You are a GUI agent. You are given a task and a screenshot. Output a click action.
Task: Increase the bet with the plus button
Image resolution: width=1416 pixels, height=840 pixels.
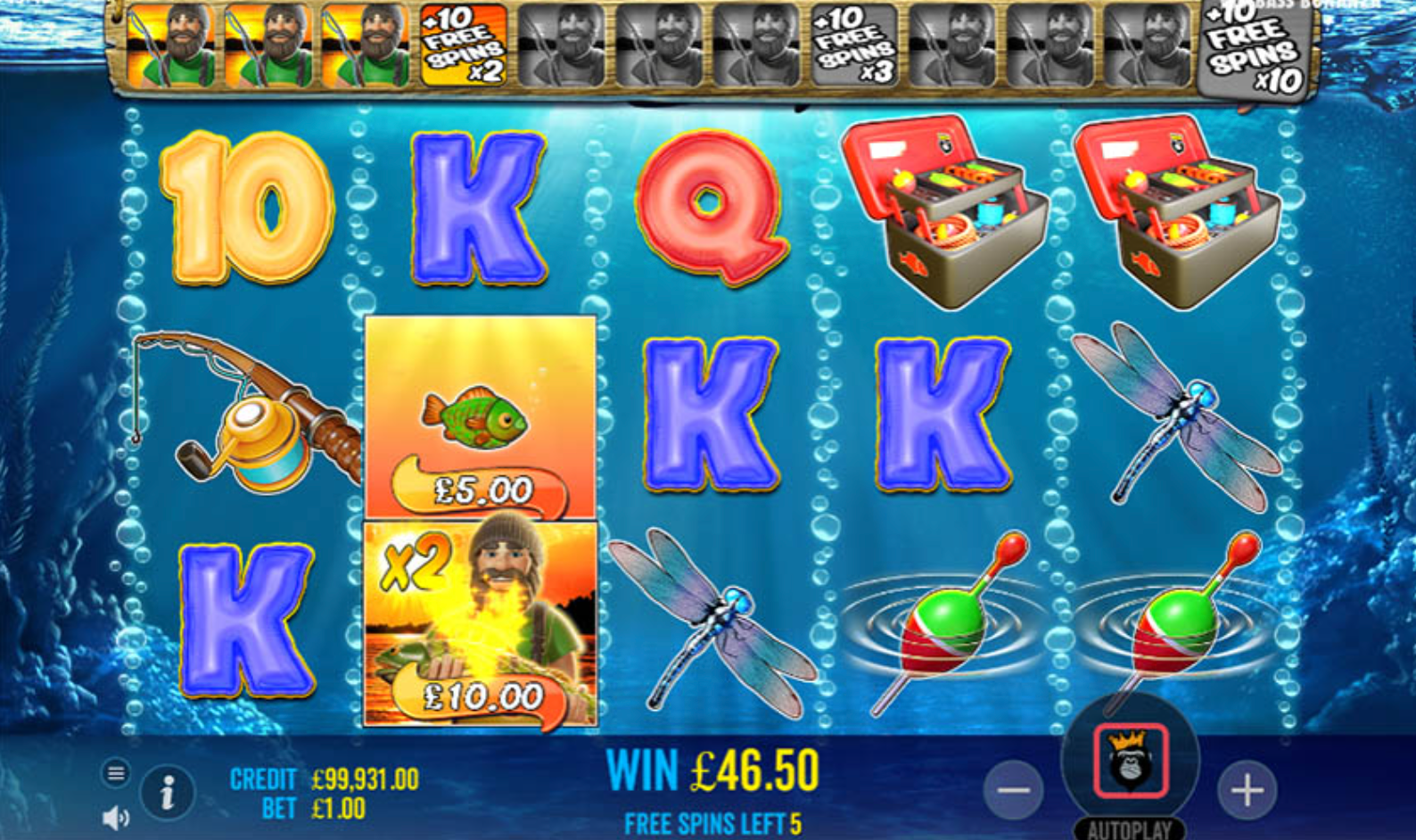[x=1247, y=790]
